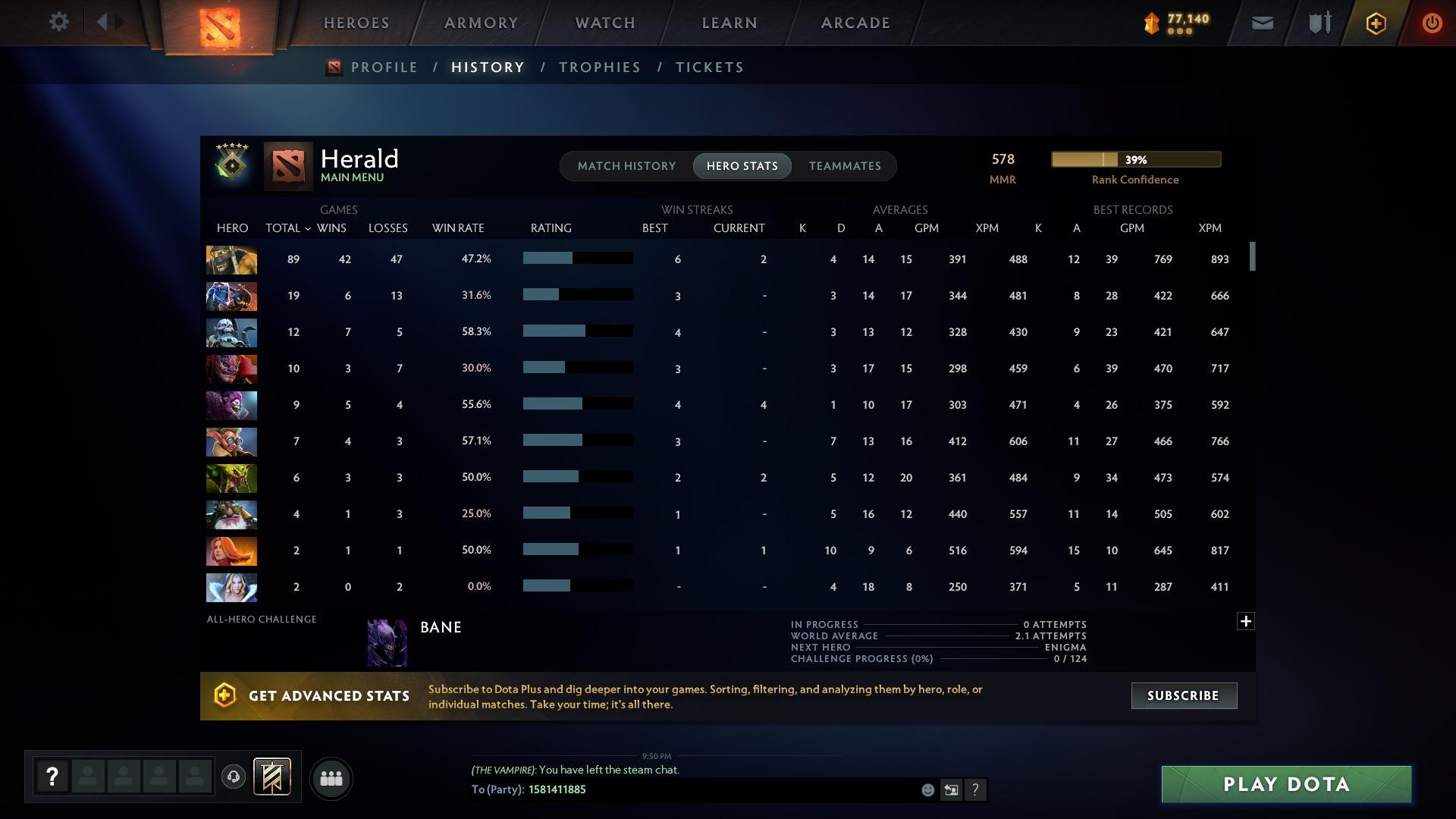The image size is (1456, 819).
Task: Click the red power/logout icon
Action: point(1432,23)
